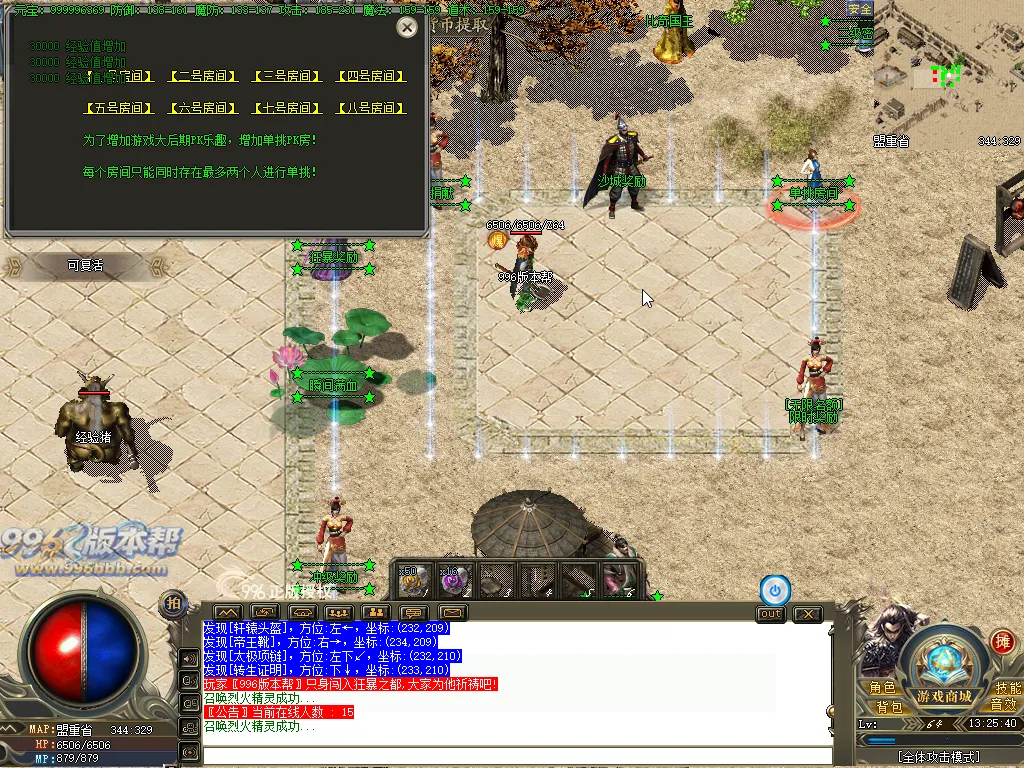Select the 四号房间 room link
1024x768 pixels.
372,76
